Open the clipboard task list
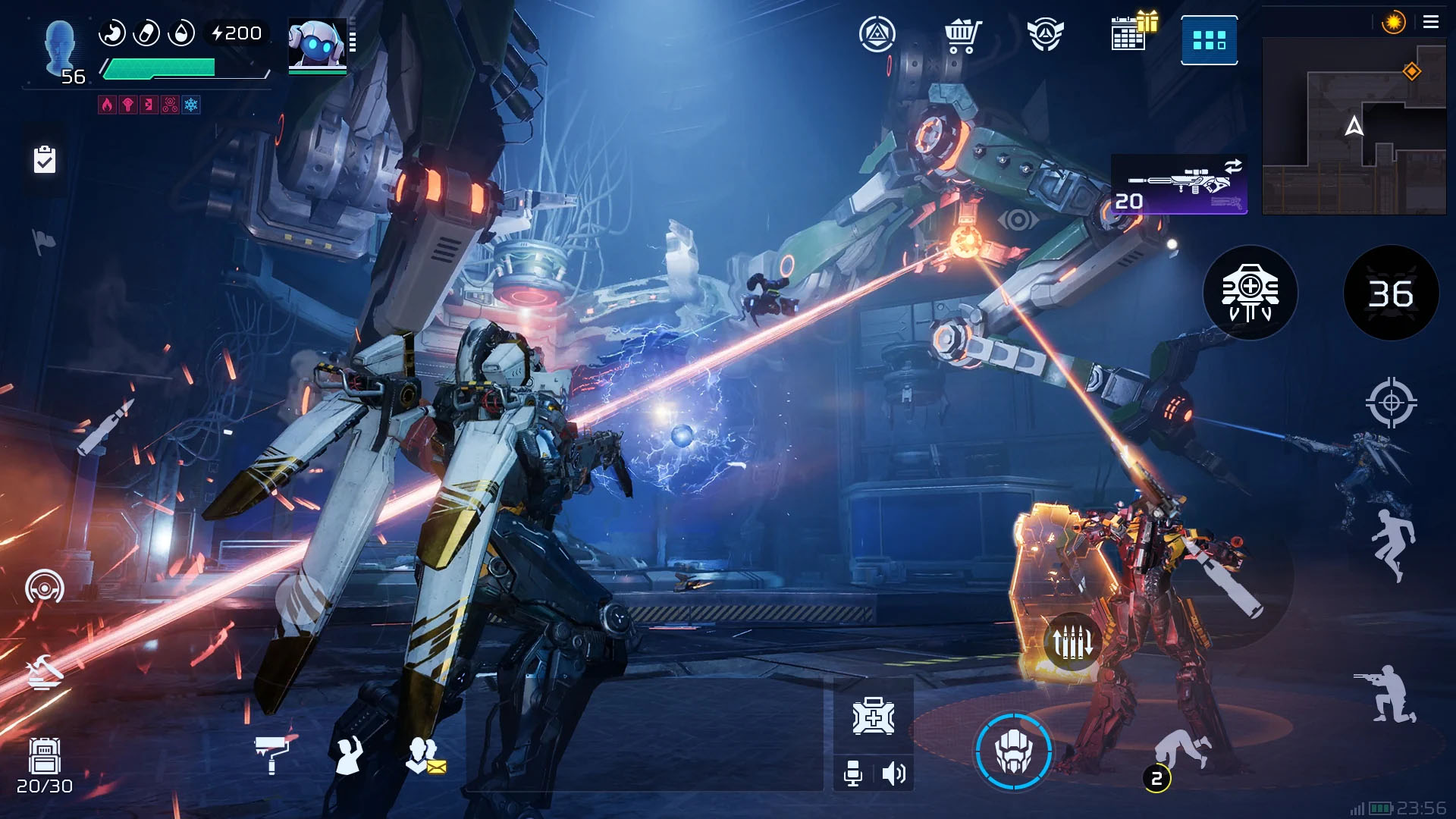The image size is (1456, 819). click(x=45, y=160)
